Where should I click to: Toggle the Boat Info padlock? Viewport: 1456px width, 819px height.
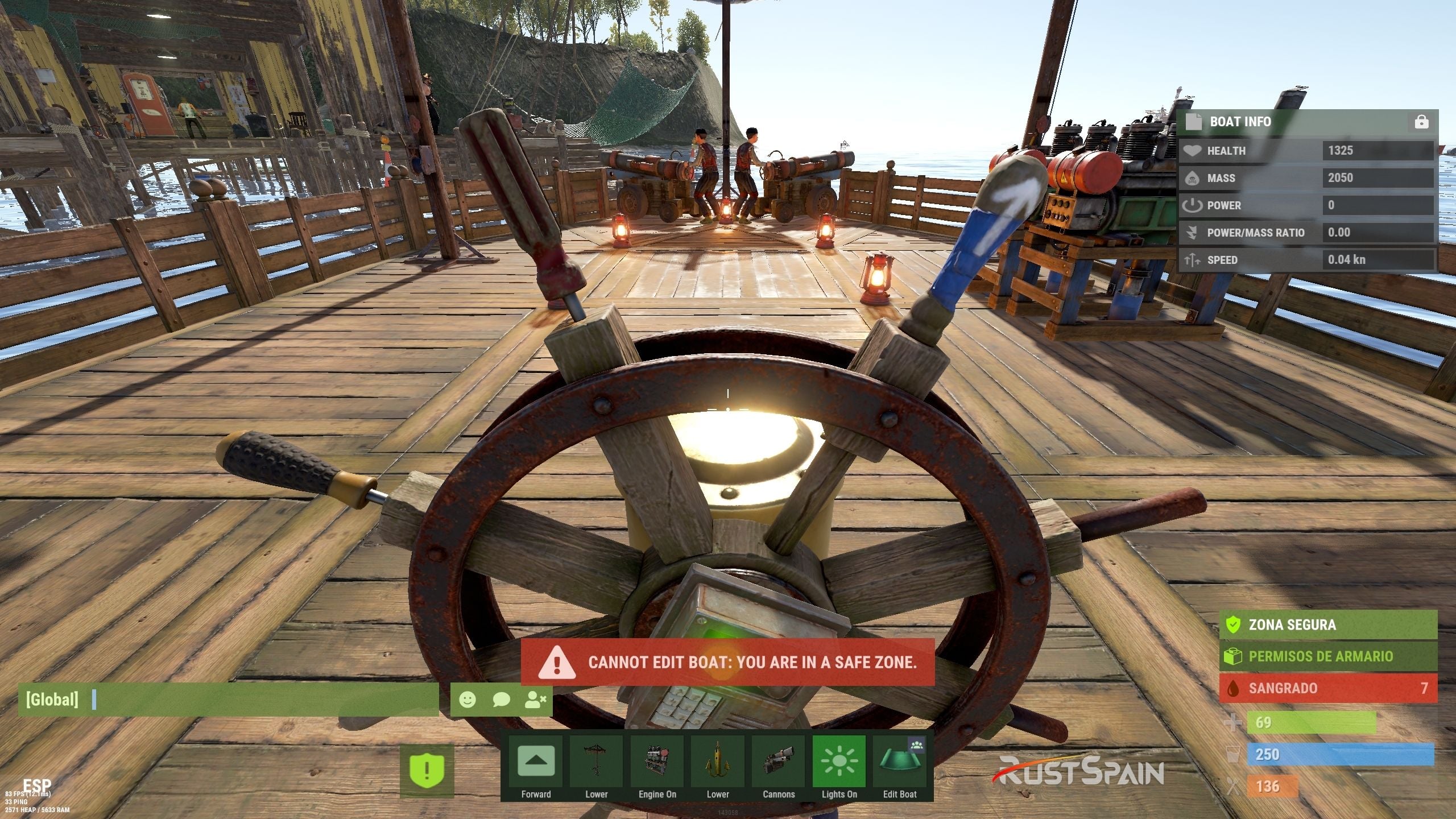(x=1421, y=122)
